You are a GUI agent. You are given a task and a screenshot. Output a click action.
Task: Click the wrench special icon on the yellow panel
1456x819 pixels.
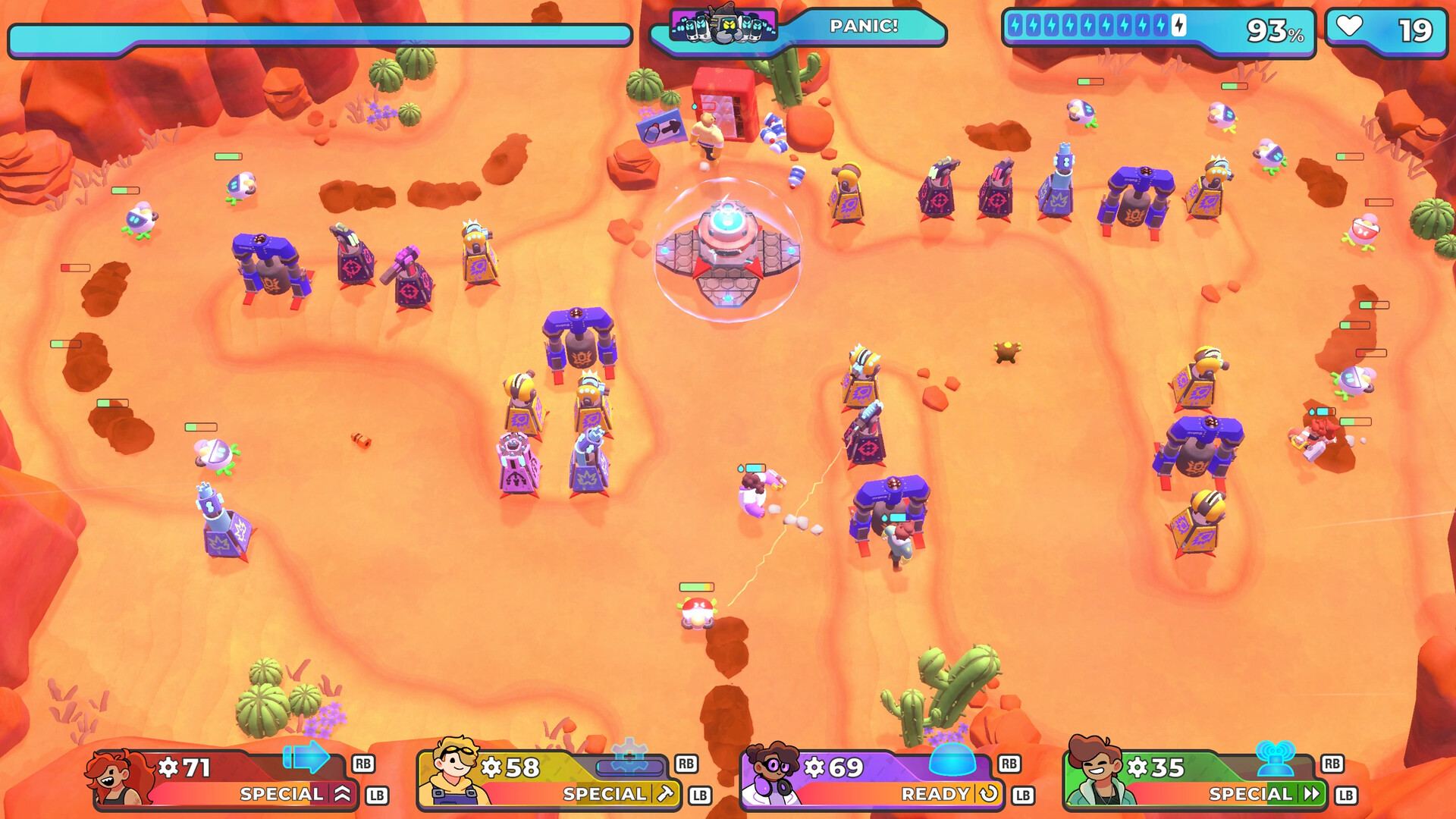point(666,793)
